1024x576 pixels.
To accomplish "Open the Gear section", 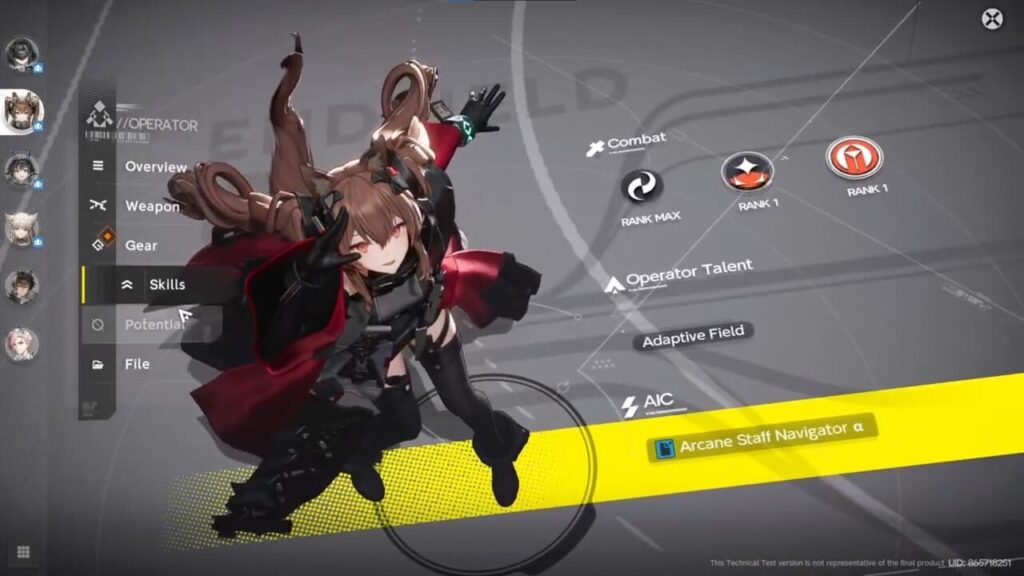I will click(x=141, y=245).
